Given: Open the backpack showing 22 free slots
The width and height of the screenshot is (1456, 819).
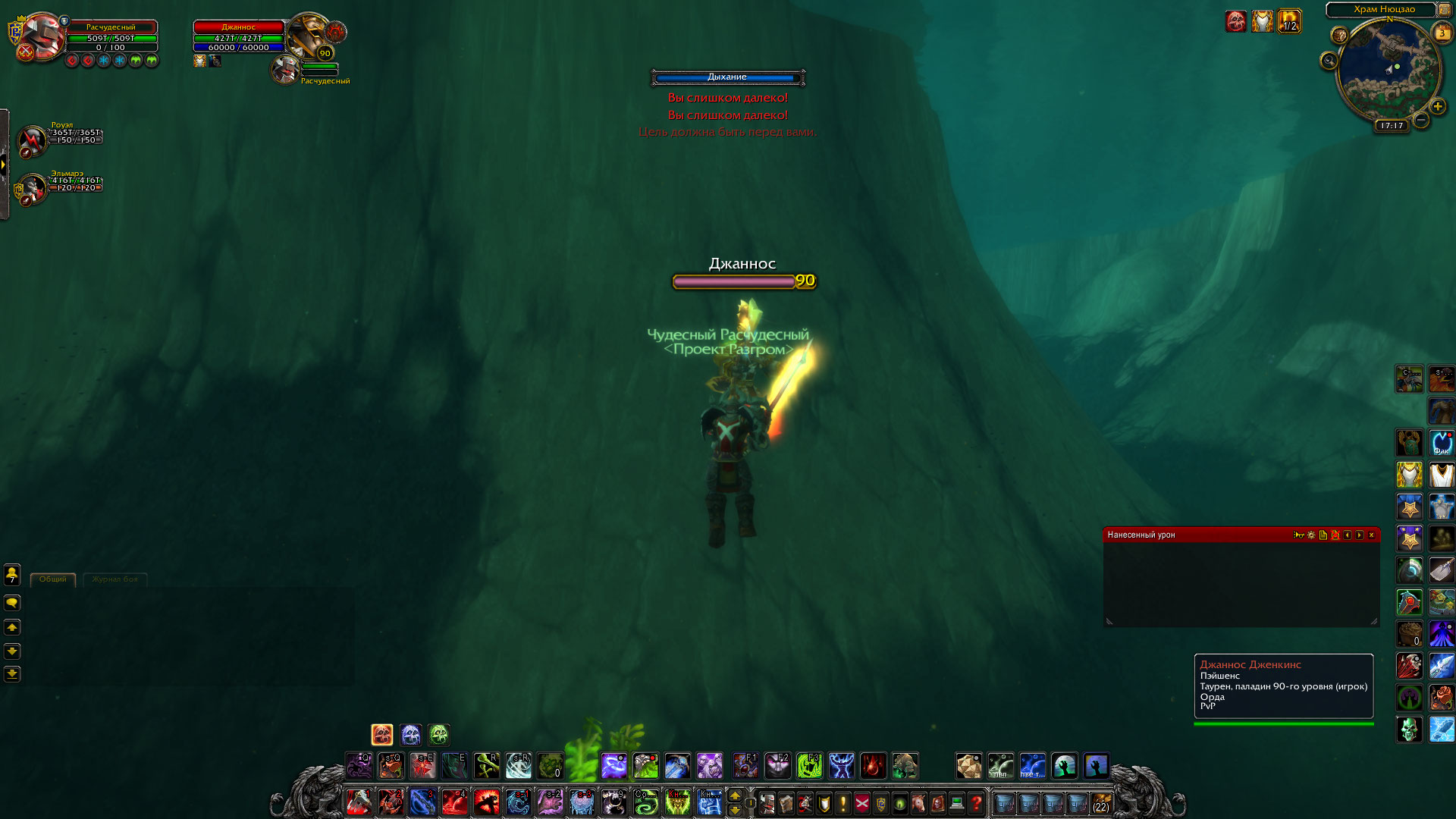Looking at the screenshot, I should point(1100,803).
